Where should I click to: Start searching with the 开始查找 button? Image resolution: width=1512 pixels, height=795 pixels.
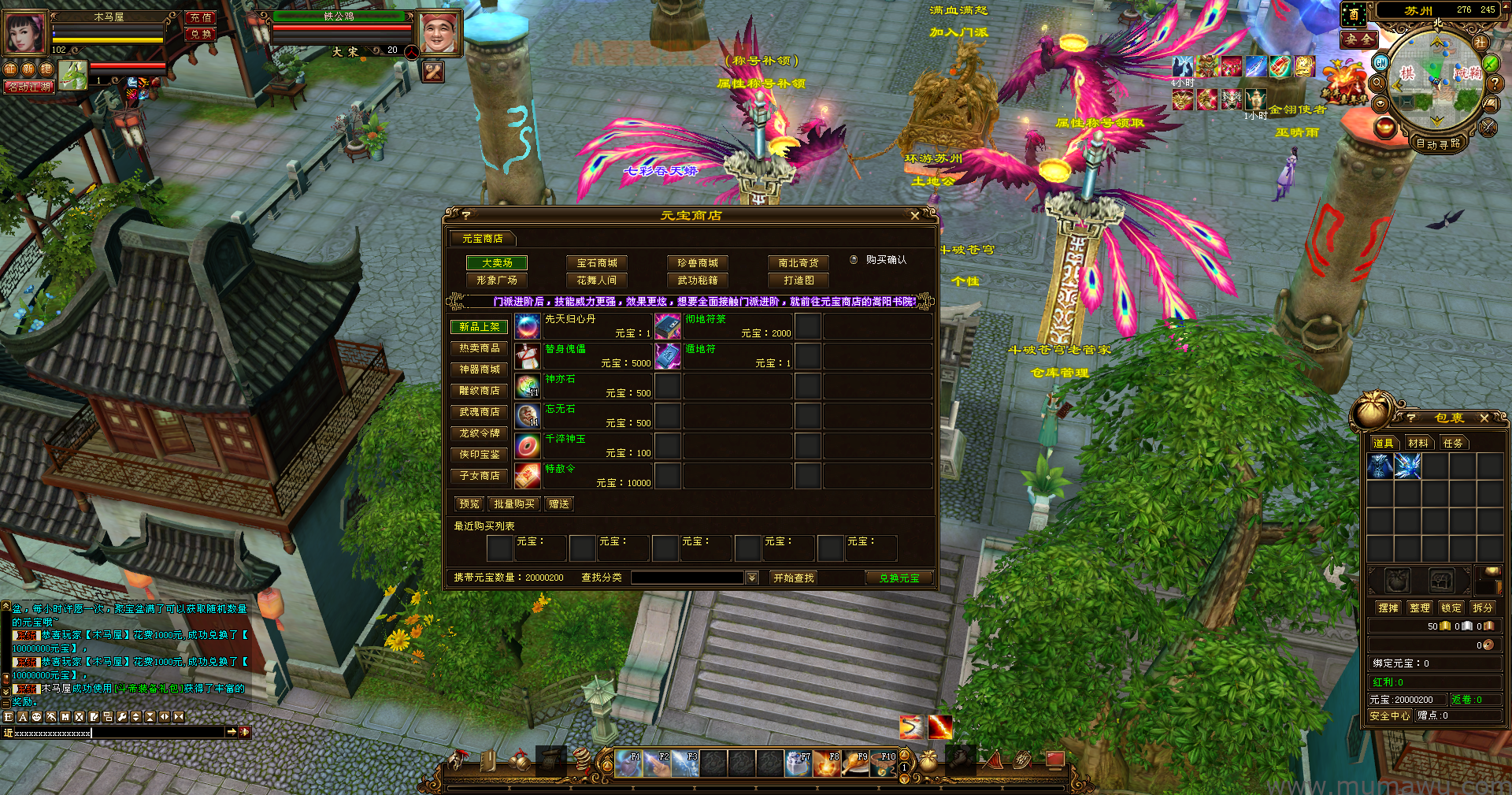(x=793, y=578)
